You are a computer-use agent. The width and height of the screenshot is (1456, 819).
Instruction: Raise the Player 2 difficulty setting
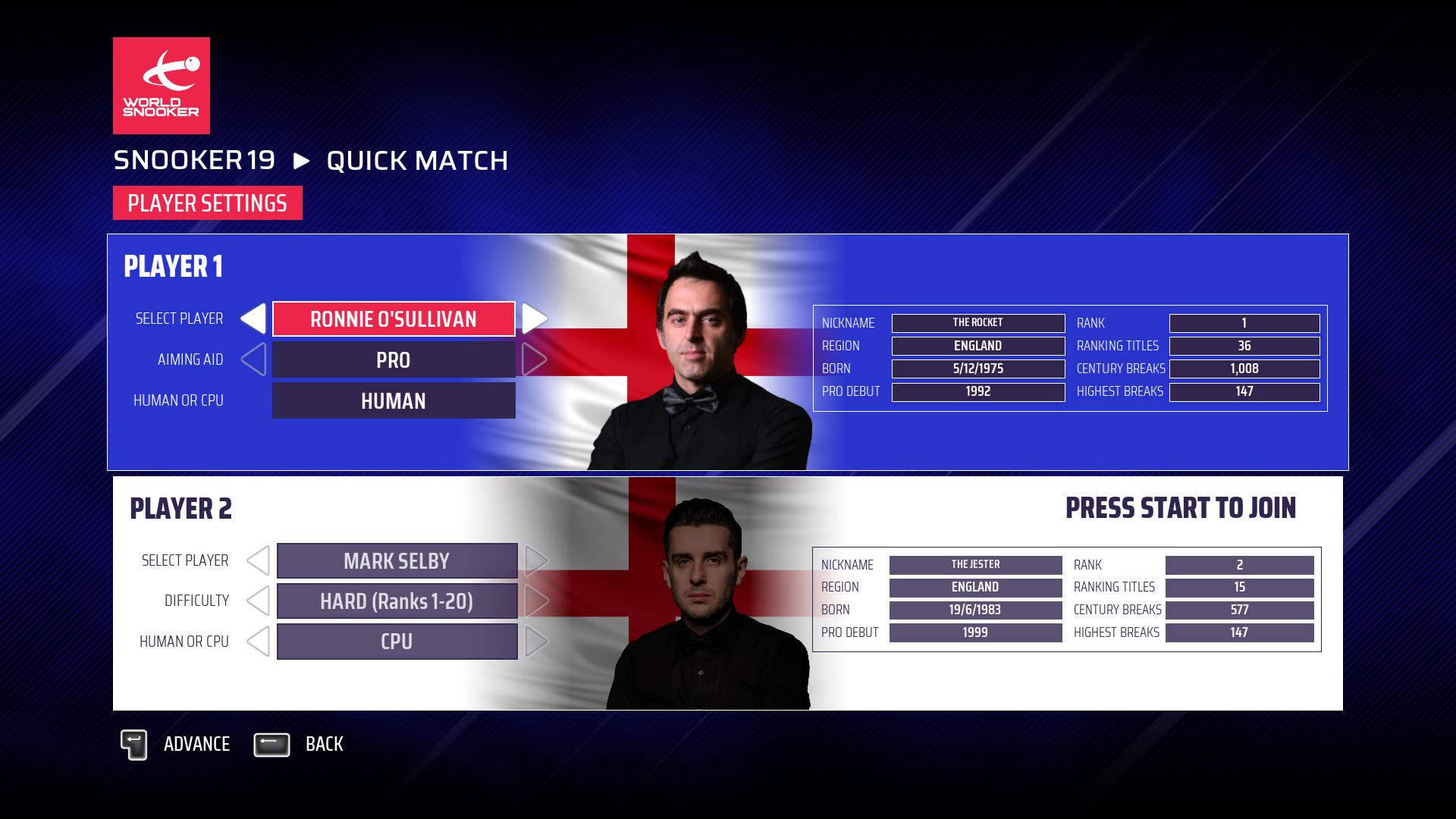coord(537,601)
